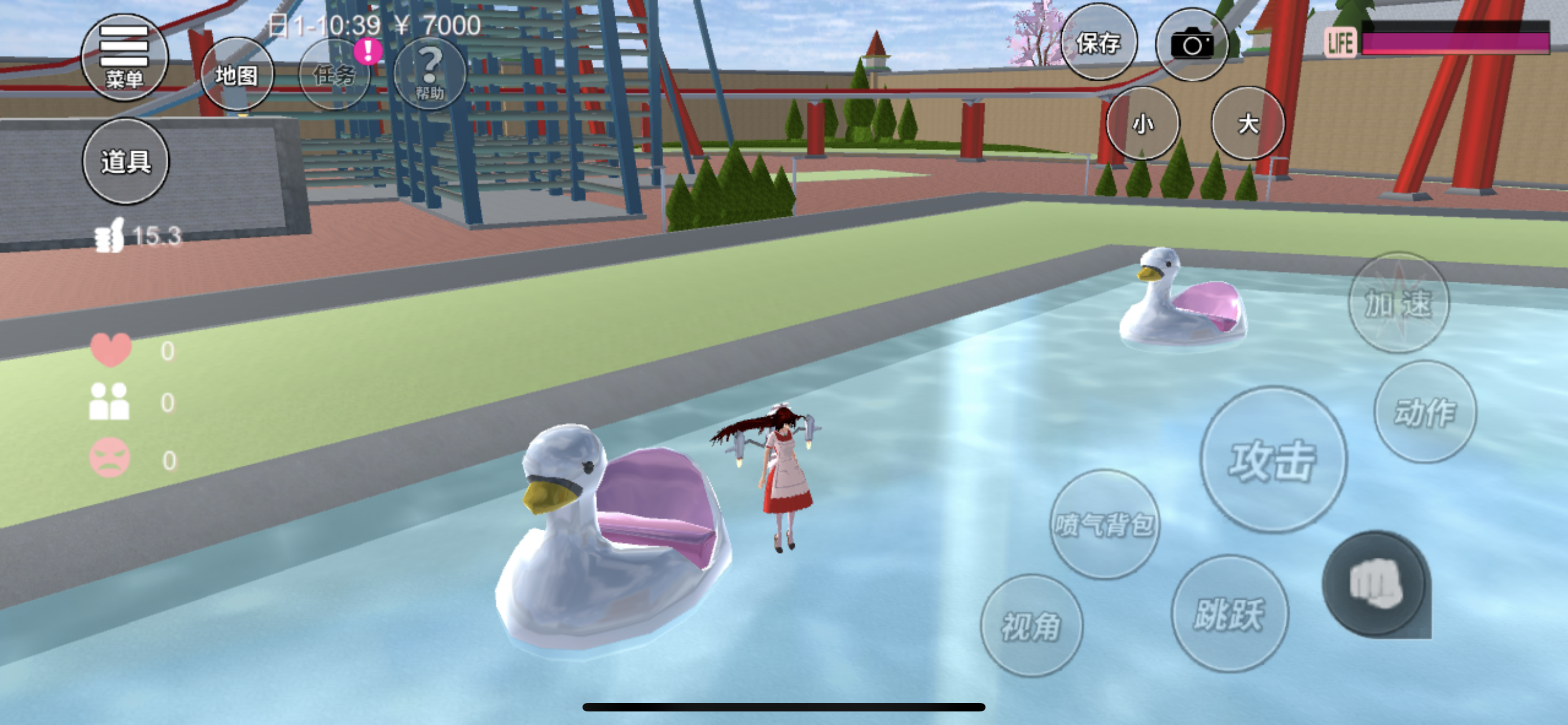The width and height of the screenshot is (1568, 725).
Task: Take a screenshot with the camera icon
Action: 1191,44
